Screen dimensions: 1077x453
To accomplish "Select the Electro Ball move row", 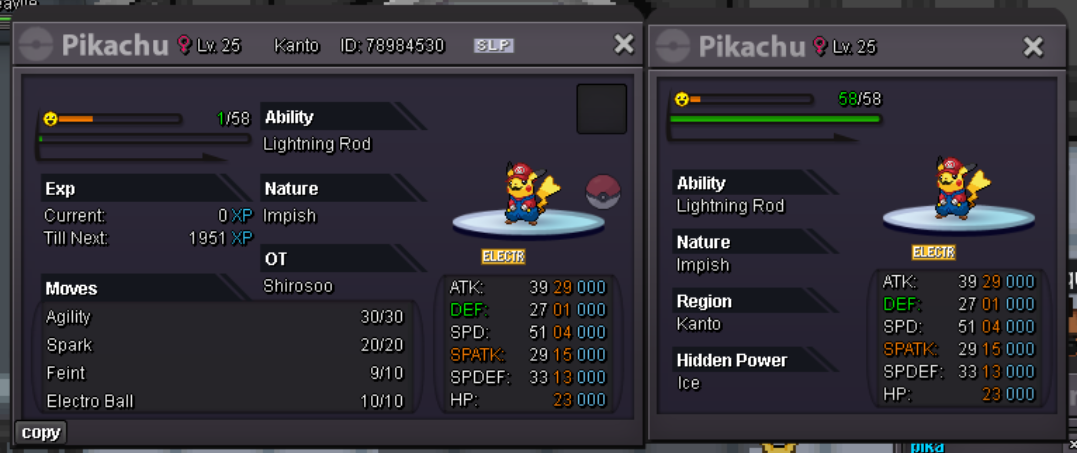I will [x=224, y=401].
